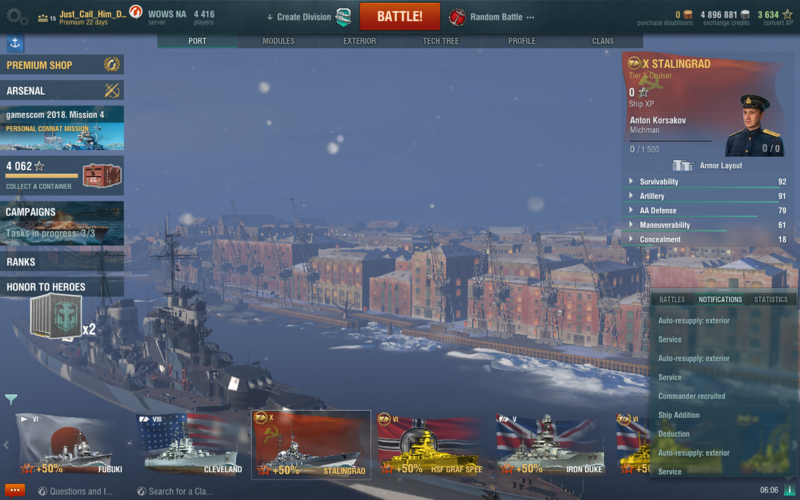Open the Clans tab

click(602, 41)
